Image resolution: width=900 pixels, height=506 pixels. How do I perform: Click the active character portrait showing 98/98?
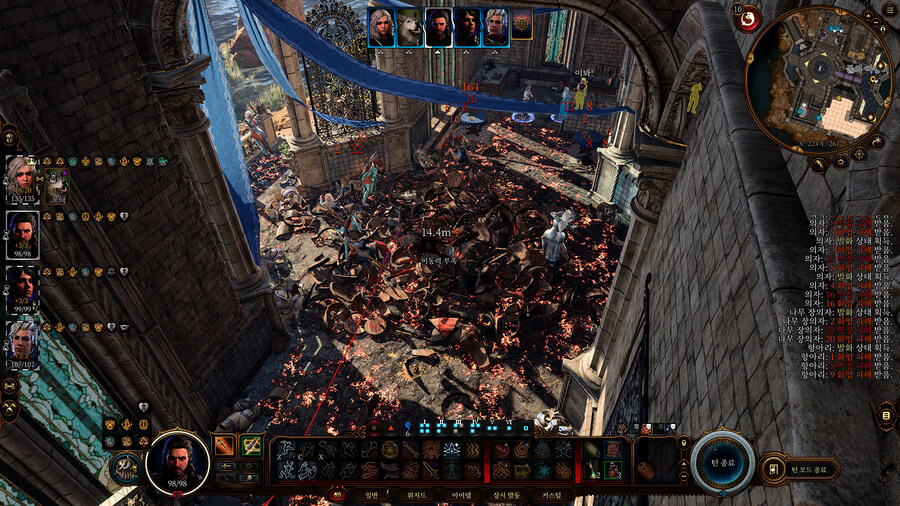[x=178, y=463]
